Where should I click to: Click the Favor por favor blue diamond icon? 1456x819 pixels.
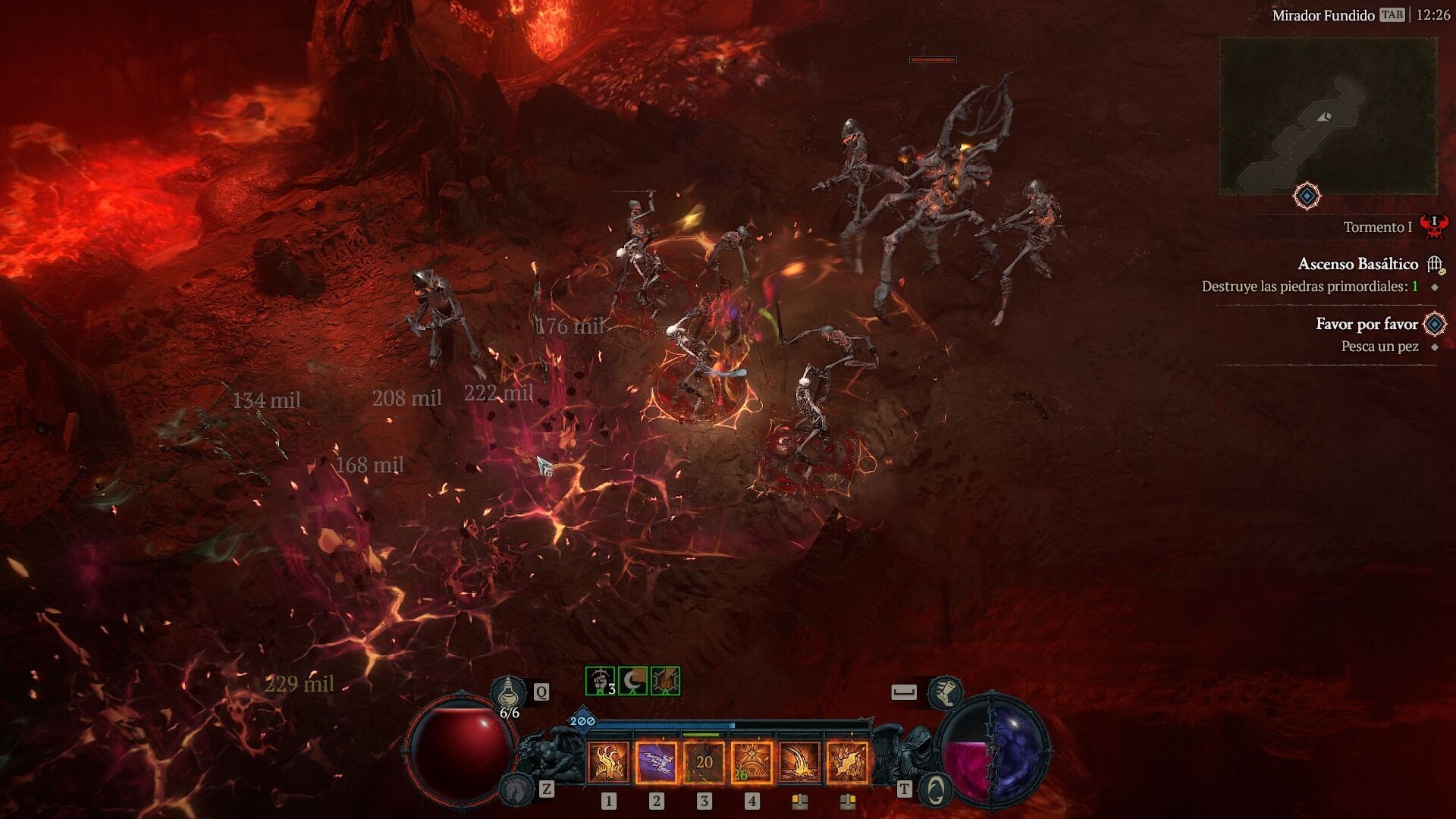tap(1434, 324)
